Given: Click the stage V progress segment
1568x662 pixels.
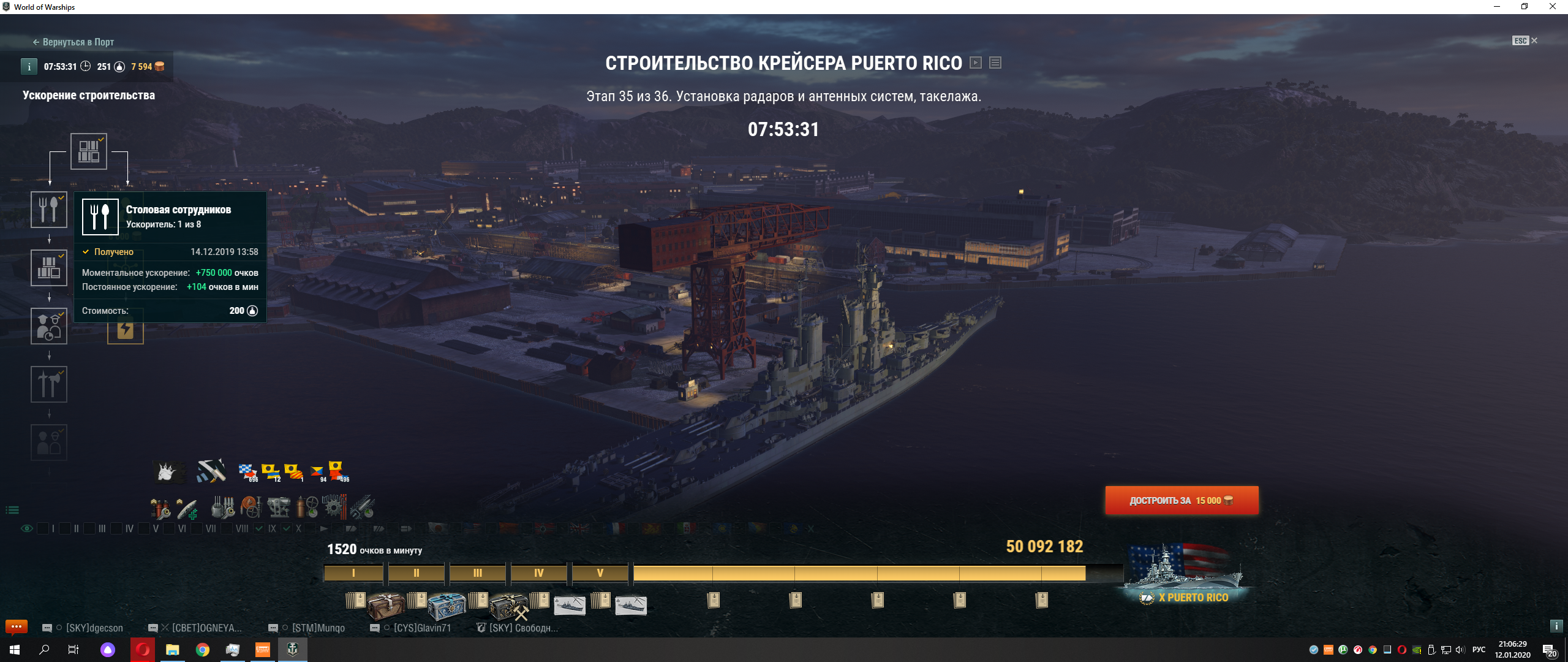Looking at the screenshot, I should 600,573.
